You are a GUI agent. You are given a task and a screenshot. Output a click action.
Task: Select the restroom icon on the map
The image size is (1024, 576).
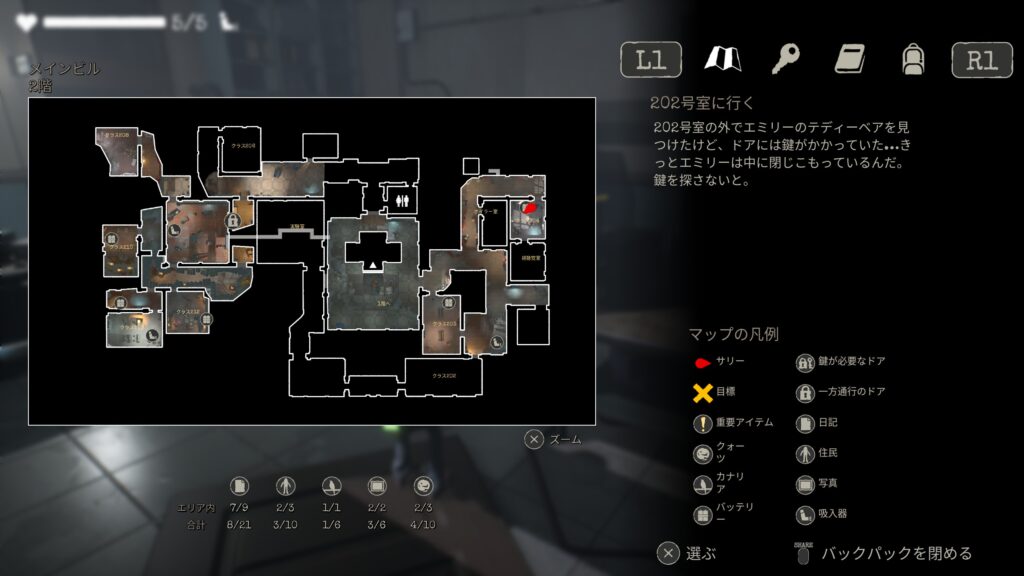(x=401, y=199)
